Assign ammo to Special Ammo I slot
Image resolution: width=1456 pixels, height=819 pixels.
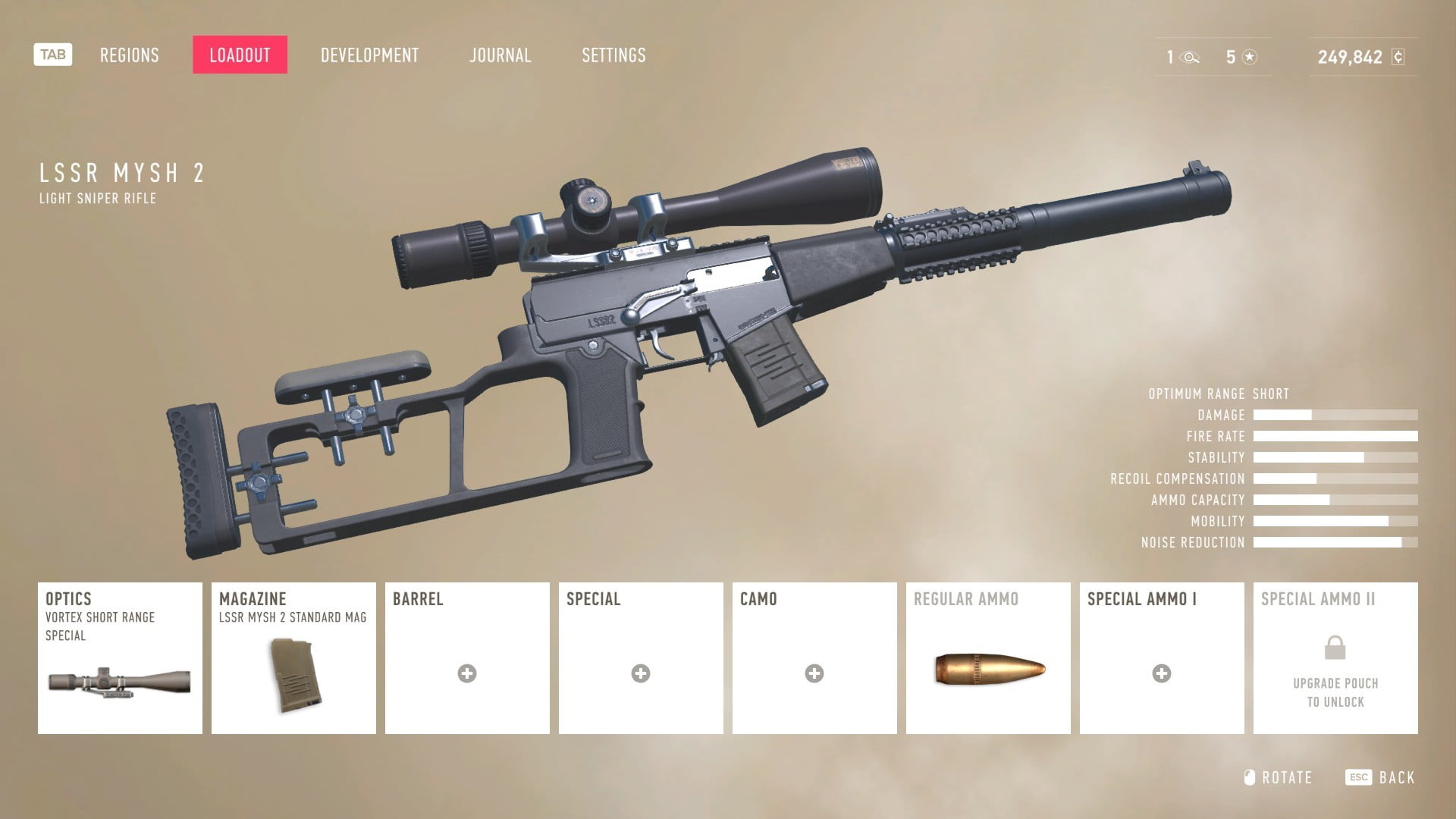[1162, 657]
